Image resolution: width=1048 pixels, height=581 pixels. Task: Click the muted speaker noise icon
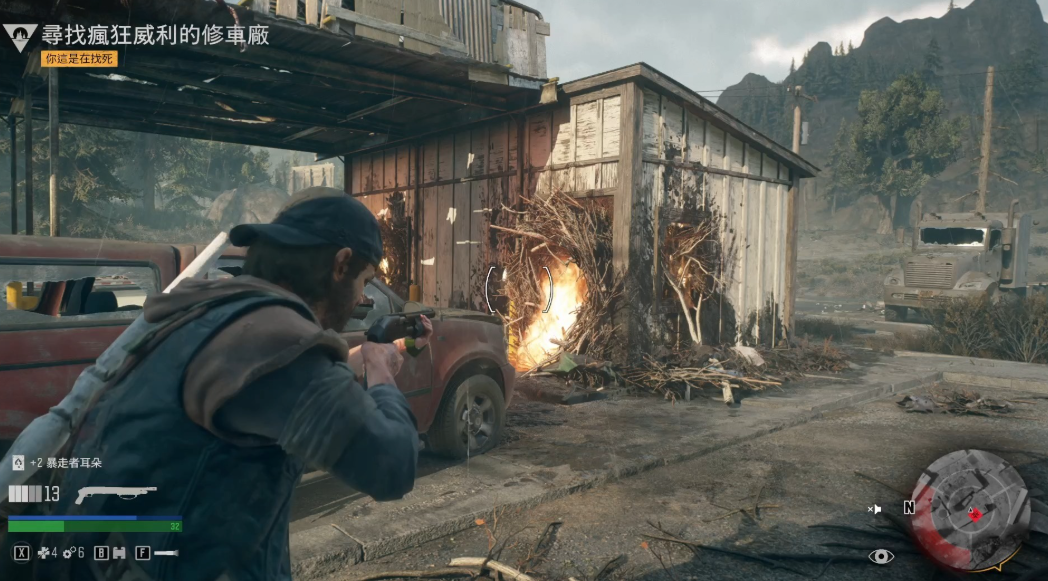tap(875, 509)
